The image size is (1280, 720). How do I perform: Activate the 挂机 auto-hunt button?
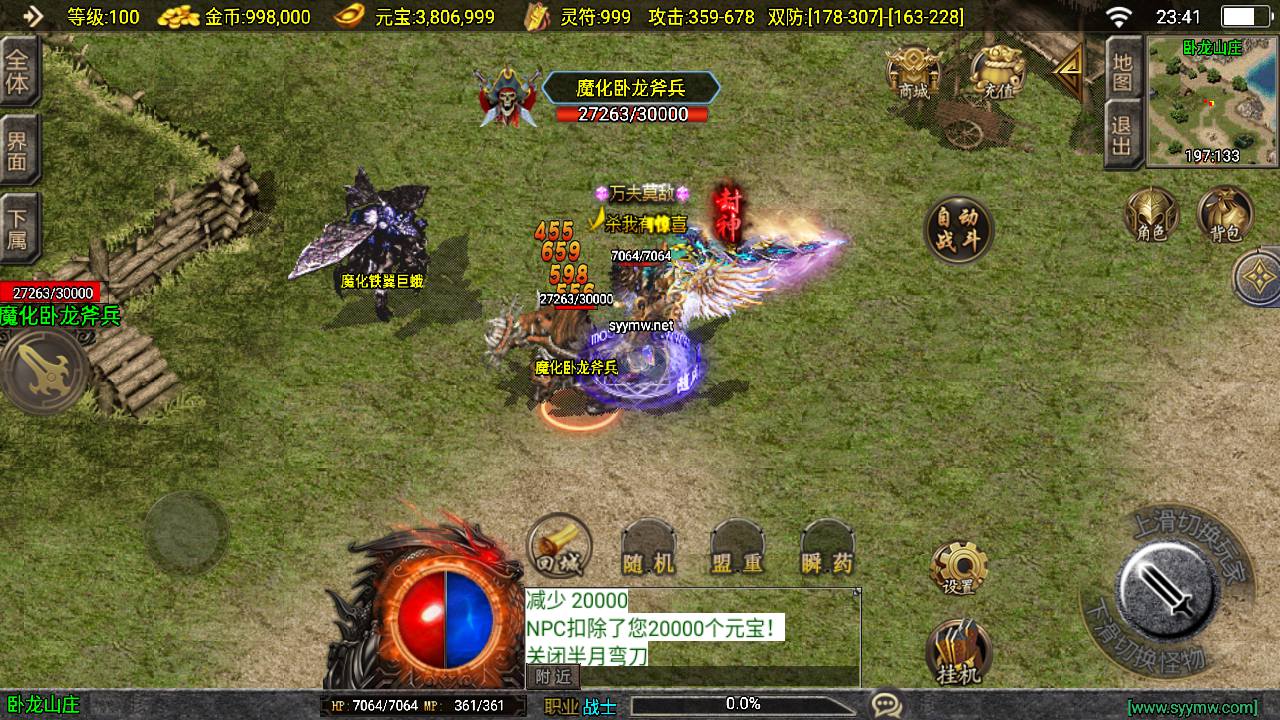(x=959, y=652)
